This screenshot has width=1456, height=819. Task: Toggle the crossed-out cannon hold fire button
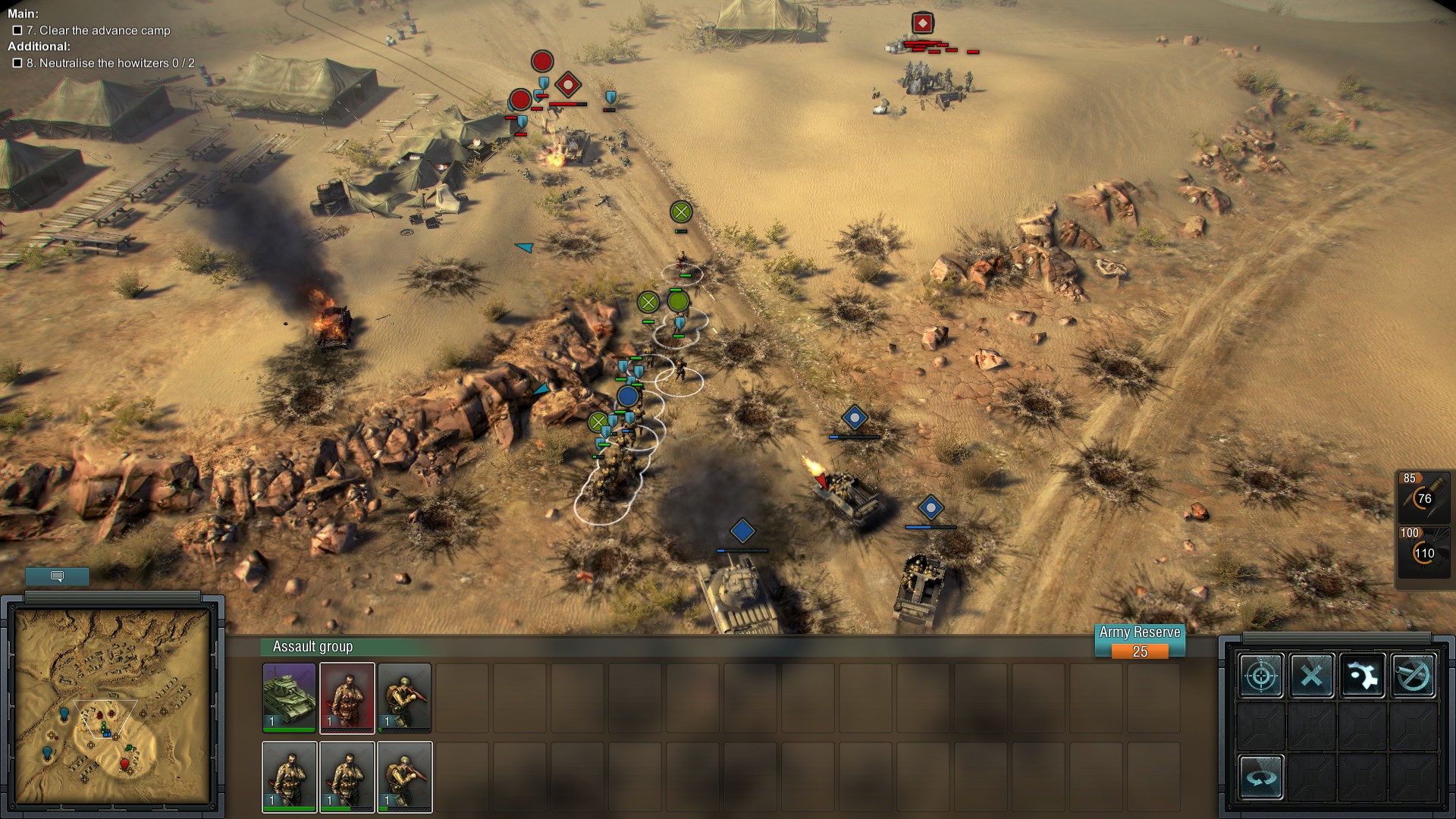point(1413,675)
